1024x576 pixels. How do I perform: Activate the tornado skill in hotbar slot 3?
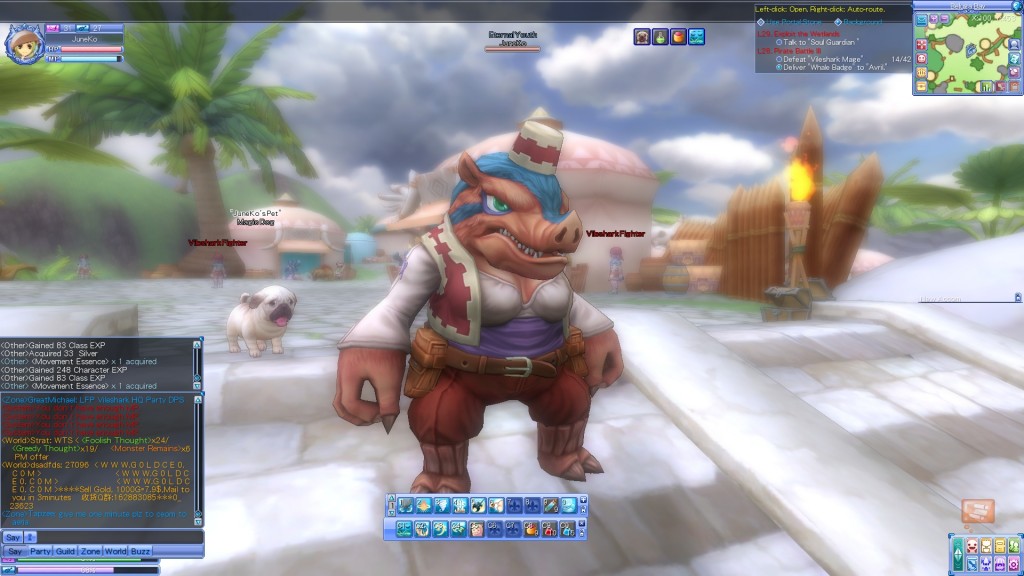pyautogui.click(x=441, y=505)
